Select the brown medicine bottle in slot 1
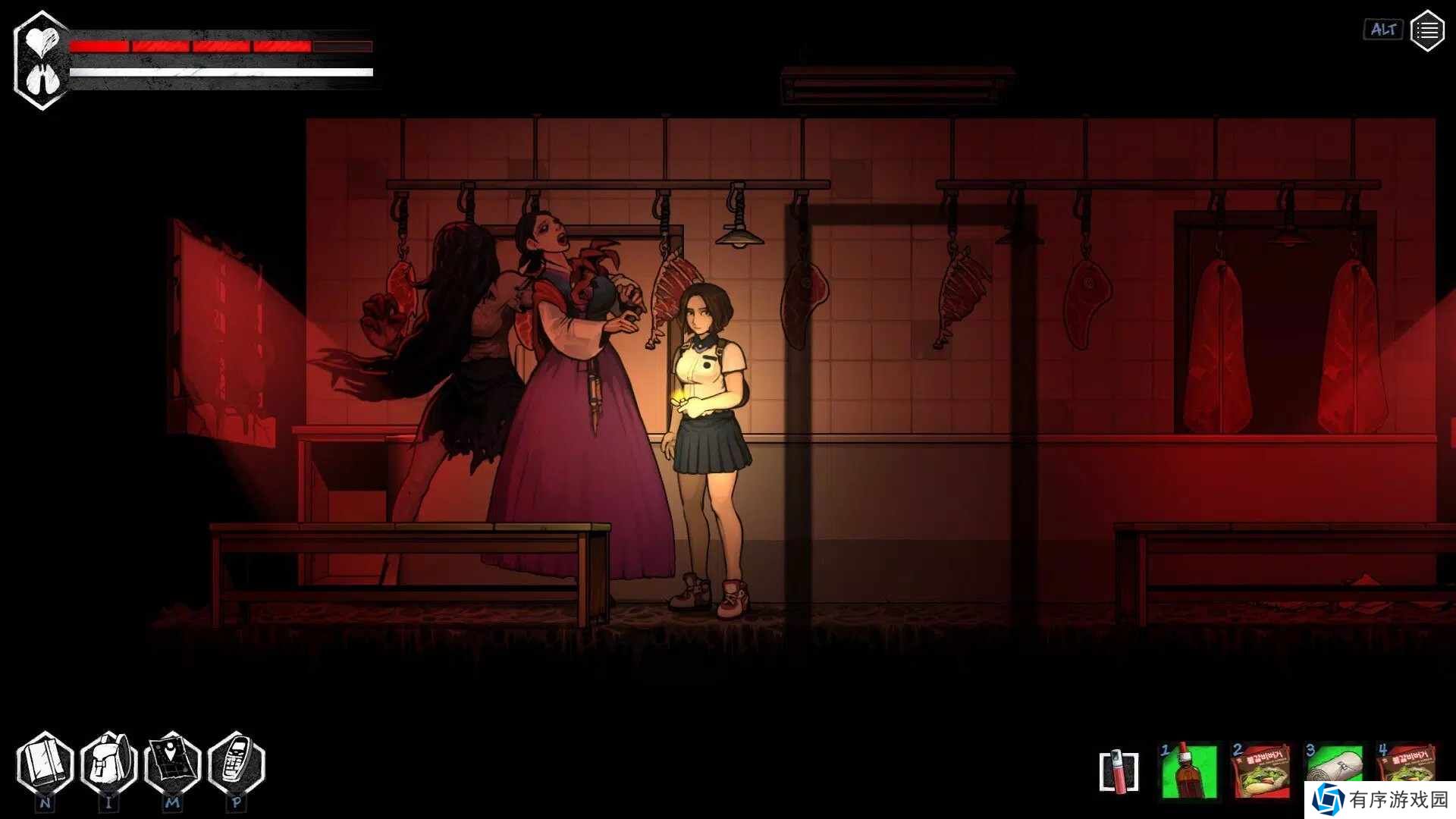1456x819 pixels. tap(1189, 771)
